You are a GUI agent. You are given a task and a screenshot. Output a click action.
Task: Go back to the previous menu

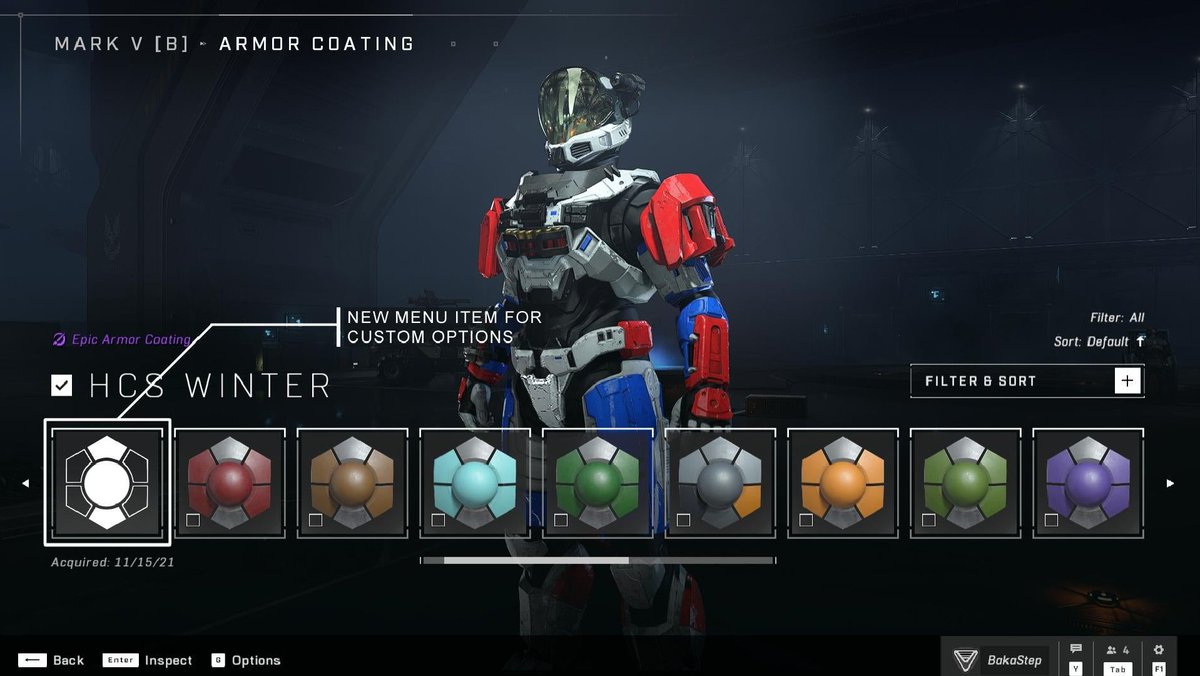(x=52, y=660)
